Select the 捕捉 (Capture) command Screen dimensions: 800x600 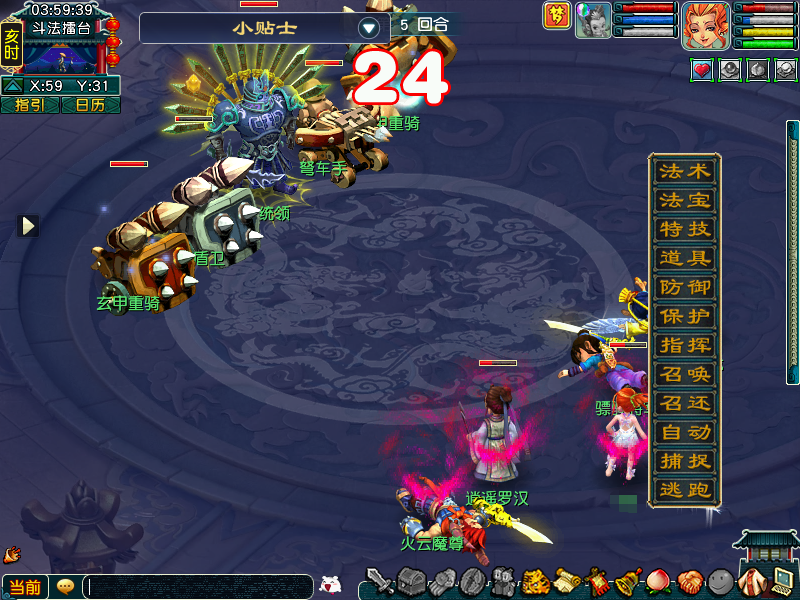coord(685,462)
